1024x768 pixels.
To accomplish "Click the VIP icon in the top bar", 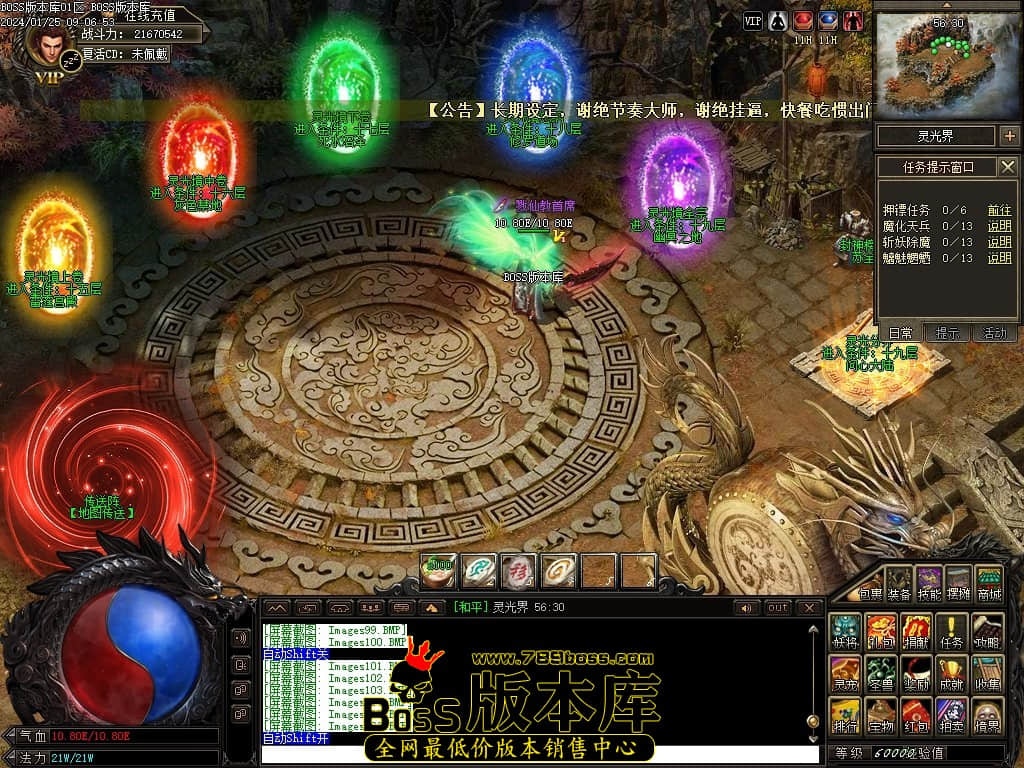I will [753, 20].
